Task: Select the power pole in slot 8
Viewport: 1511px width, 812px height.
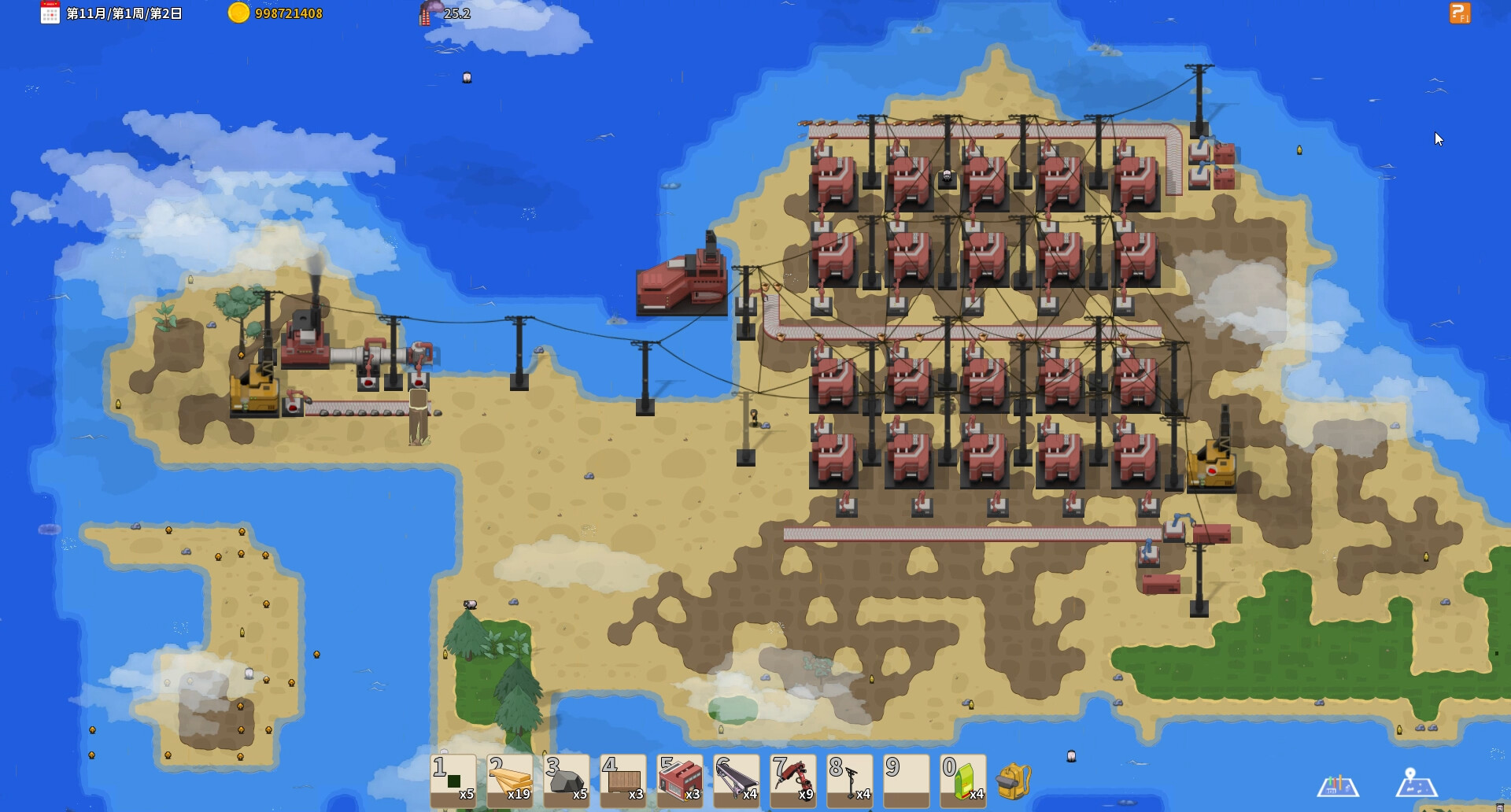Action: click(850, 781)
